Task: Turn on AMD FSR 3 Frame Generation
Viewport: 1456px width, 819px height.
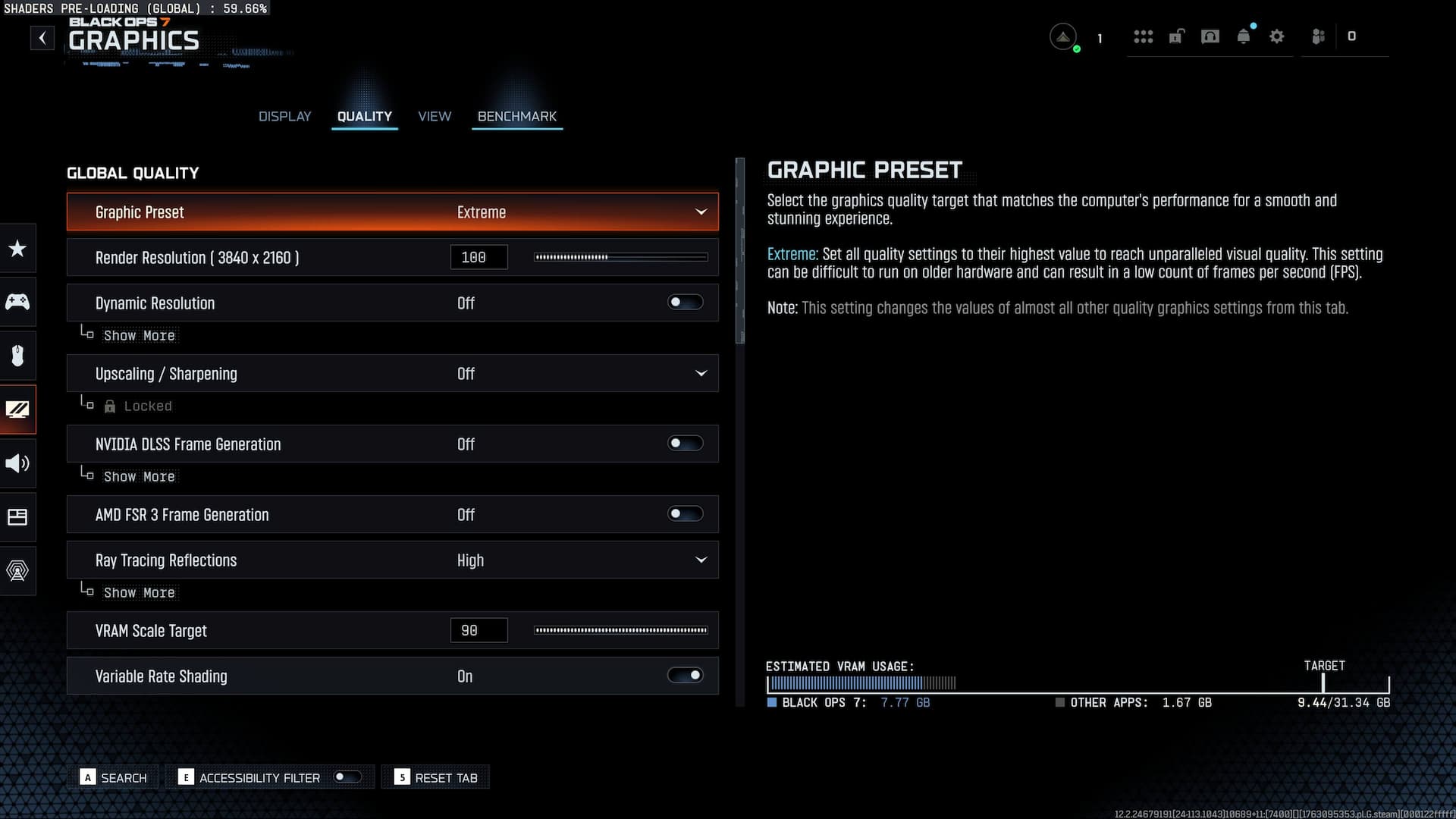Action: (x=685, y=514)
